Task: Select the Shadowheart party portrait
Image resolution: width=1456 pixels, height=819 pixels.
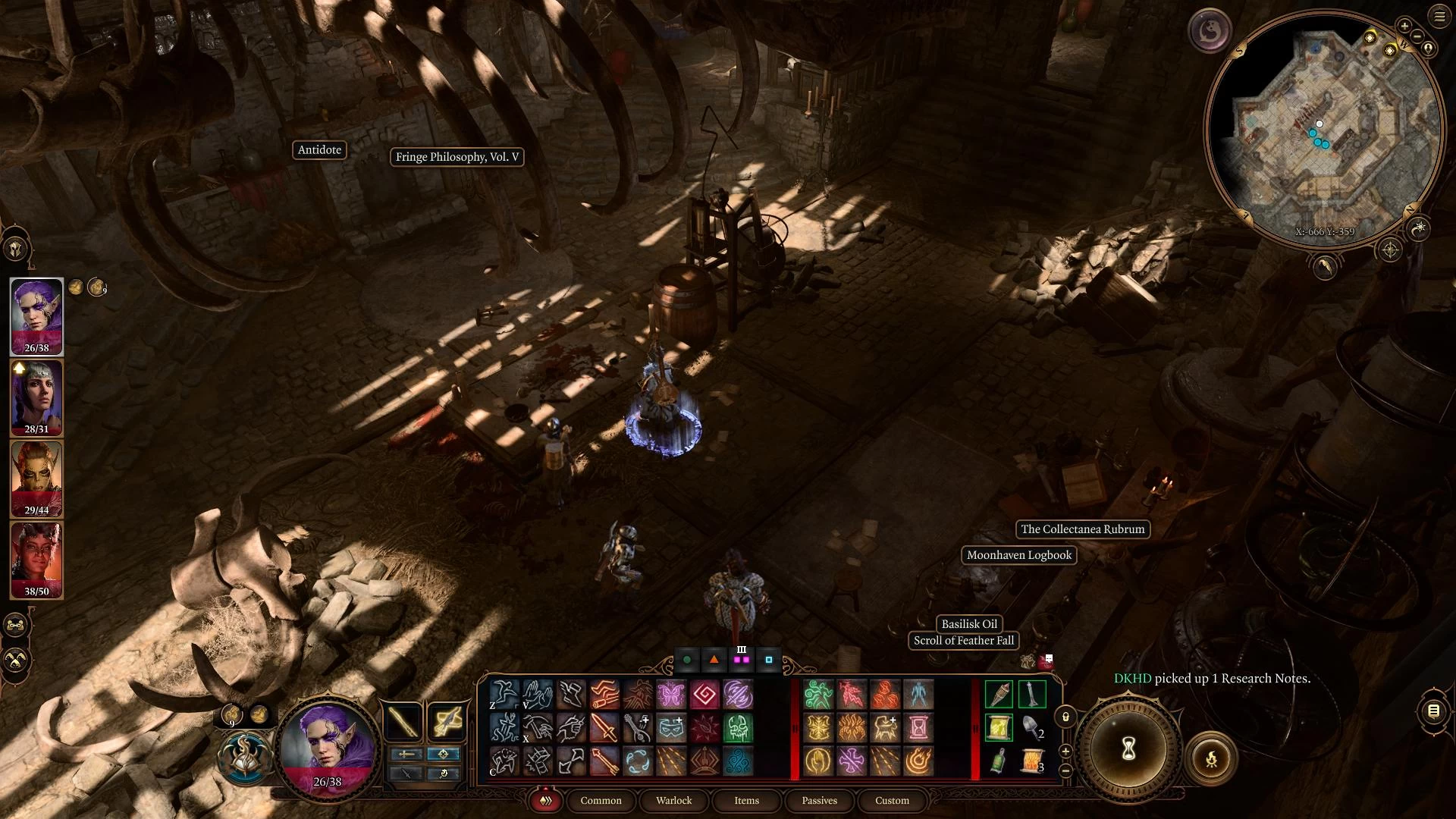Action: (36, 397)
